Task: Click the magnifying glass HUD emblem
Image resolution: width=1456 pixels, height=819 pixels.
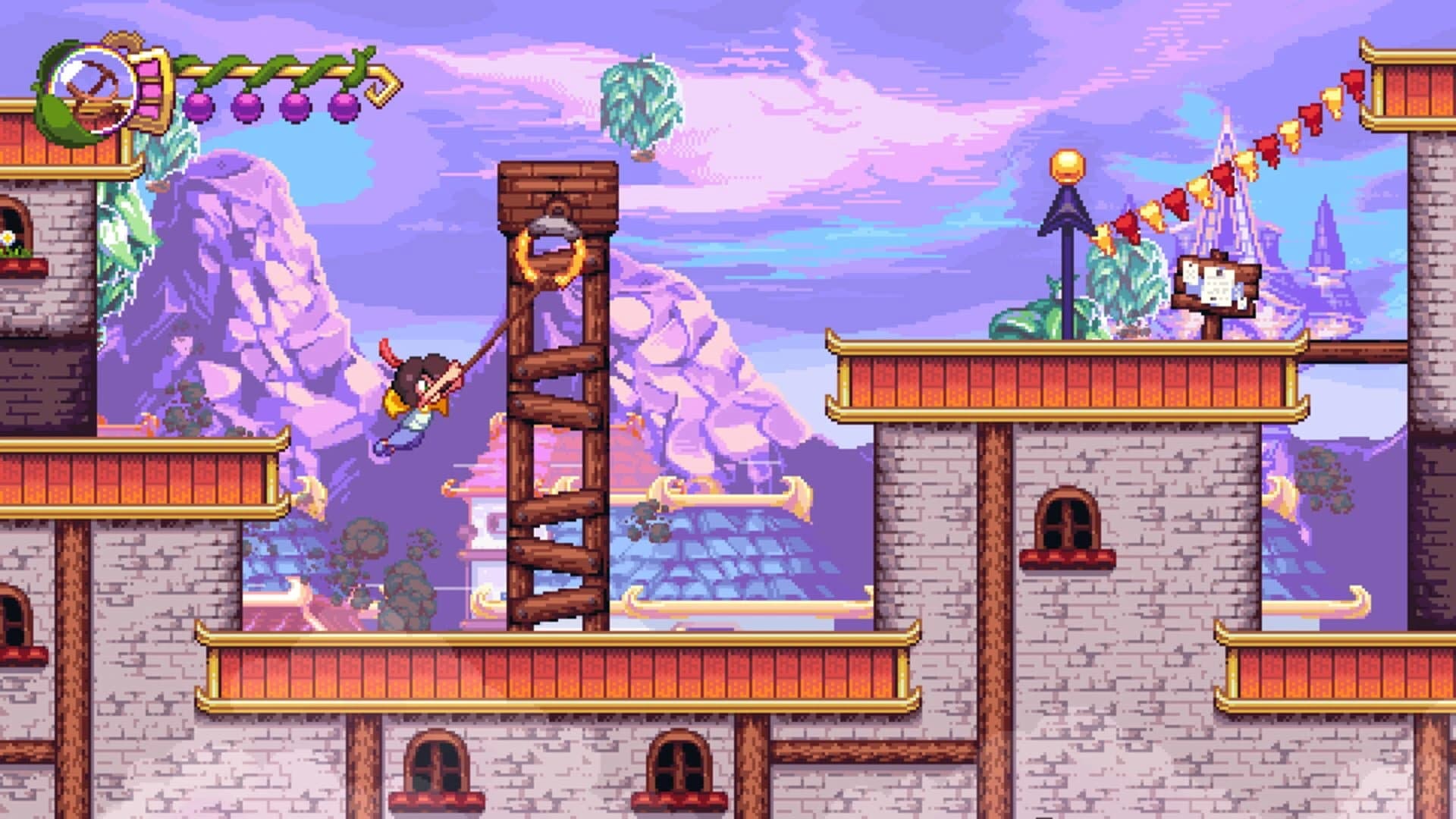Action: click(91, 90)
